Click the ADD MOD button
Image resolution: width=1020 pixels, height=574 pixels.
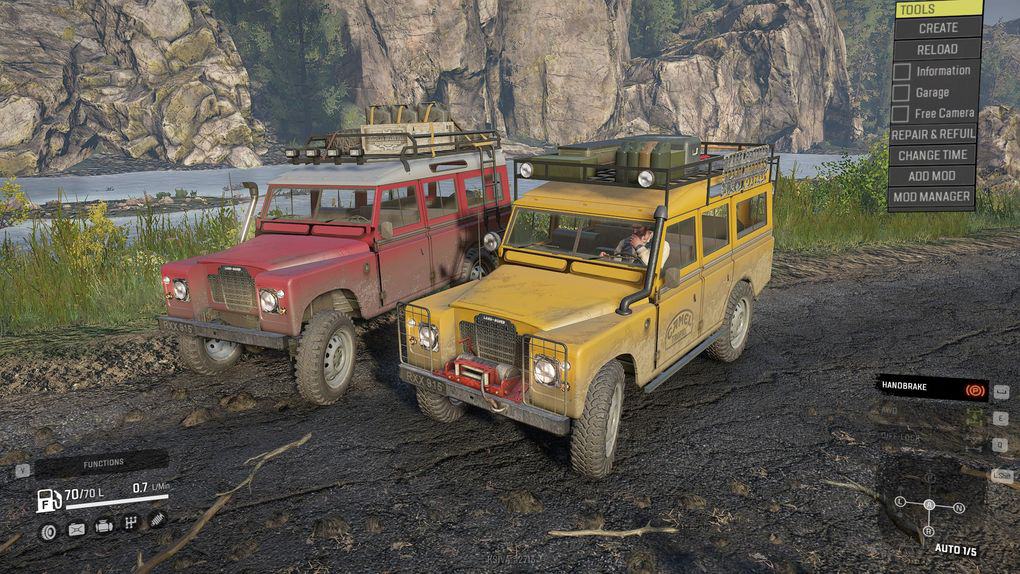click(932, 176)
